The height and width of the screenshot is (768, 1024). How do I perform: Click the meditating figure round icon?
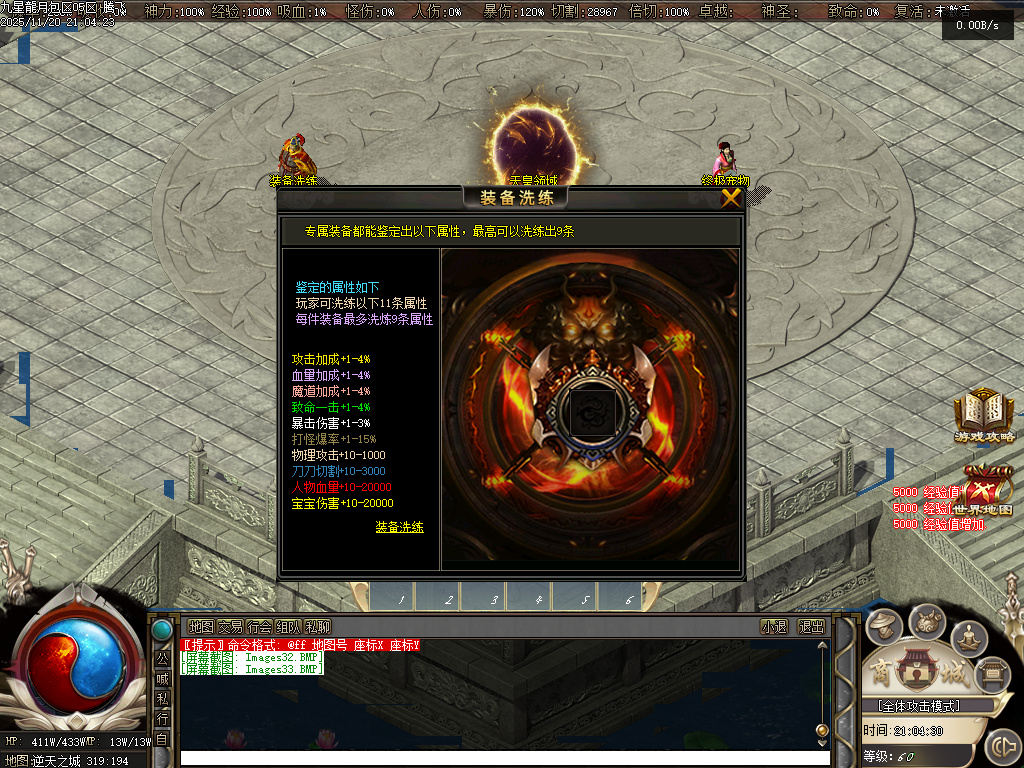(969, 636)
